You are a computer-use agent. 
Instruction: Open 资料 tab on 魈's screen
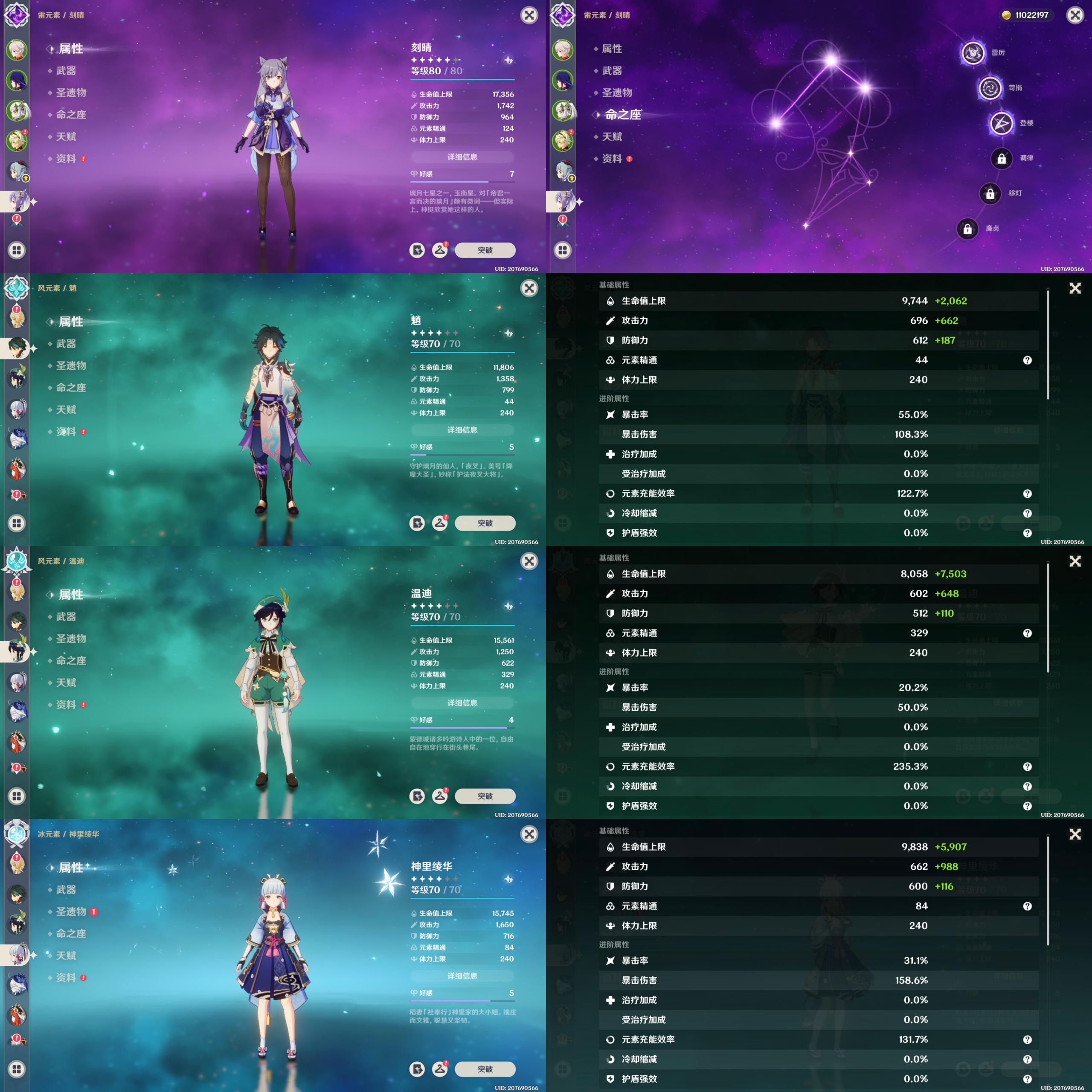click(66, 431)
